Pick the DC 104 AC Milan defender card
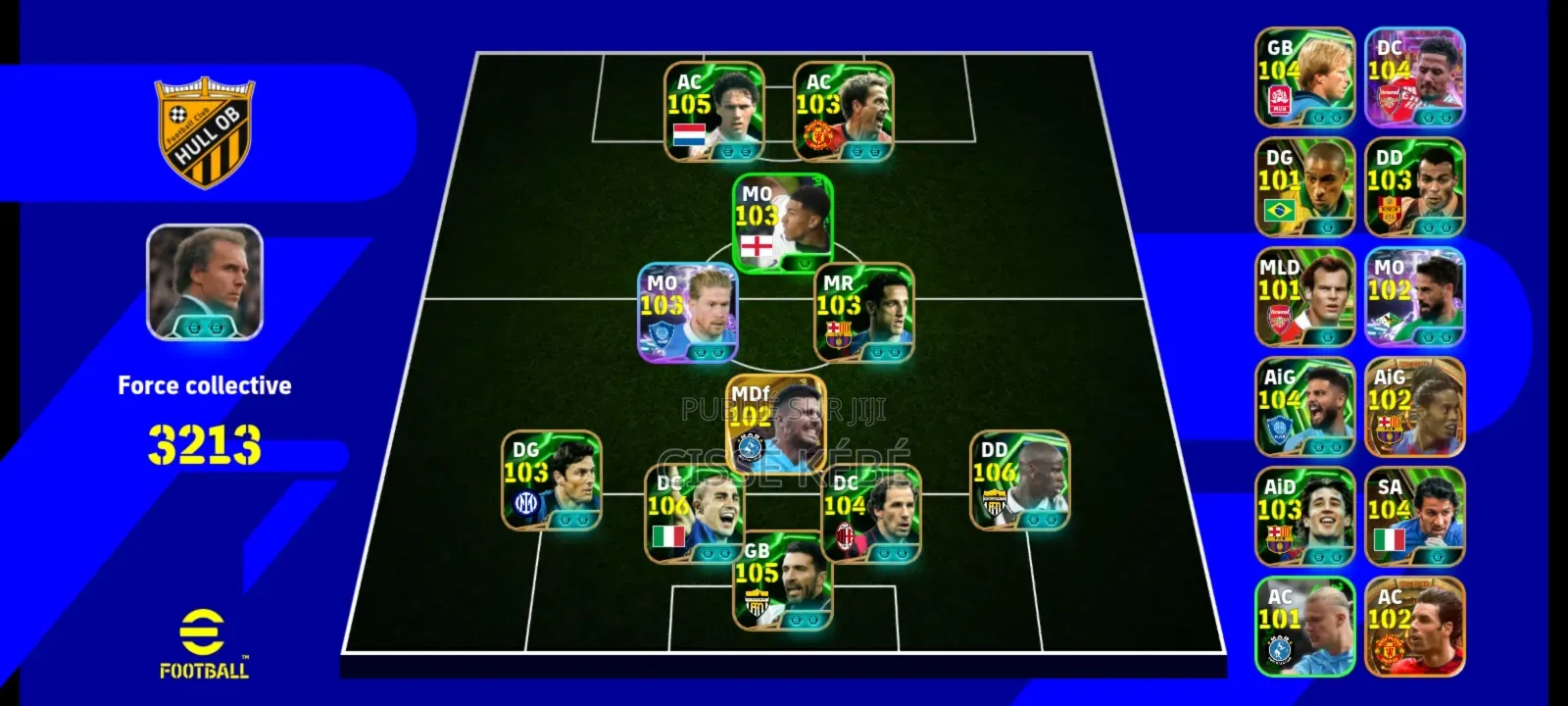This screenshot has height=706, width=1568. point(870,514)
